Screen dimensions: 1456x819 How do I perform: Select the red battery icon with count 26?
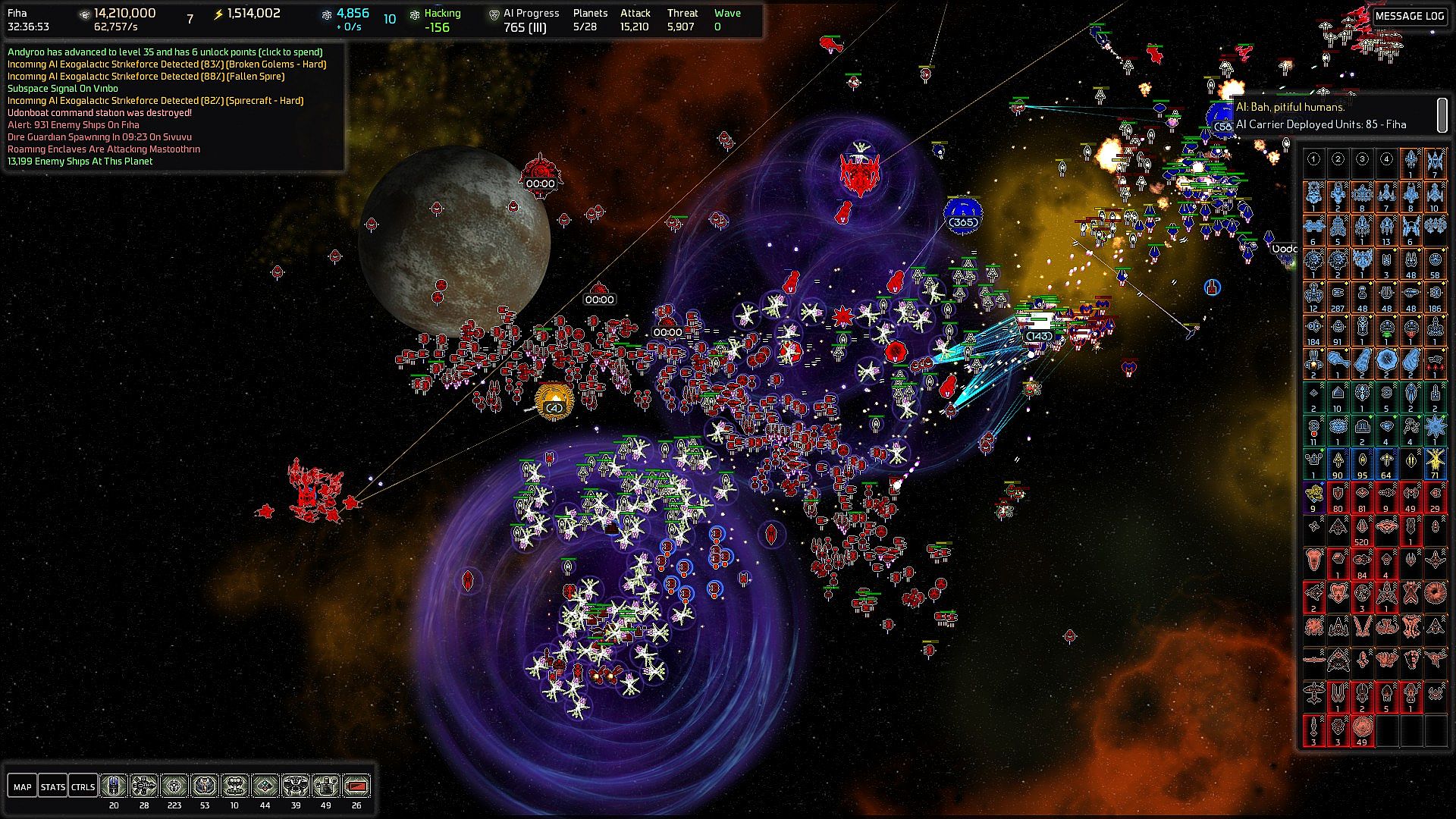pyautogui.click(x=356, y=786)
